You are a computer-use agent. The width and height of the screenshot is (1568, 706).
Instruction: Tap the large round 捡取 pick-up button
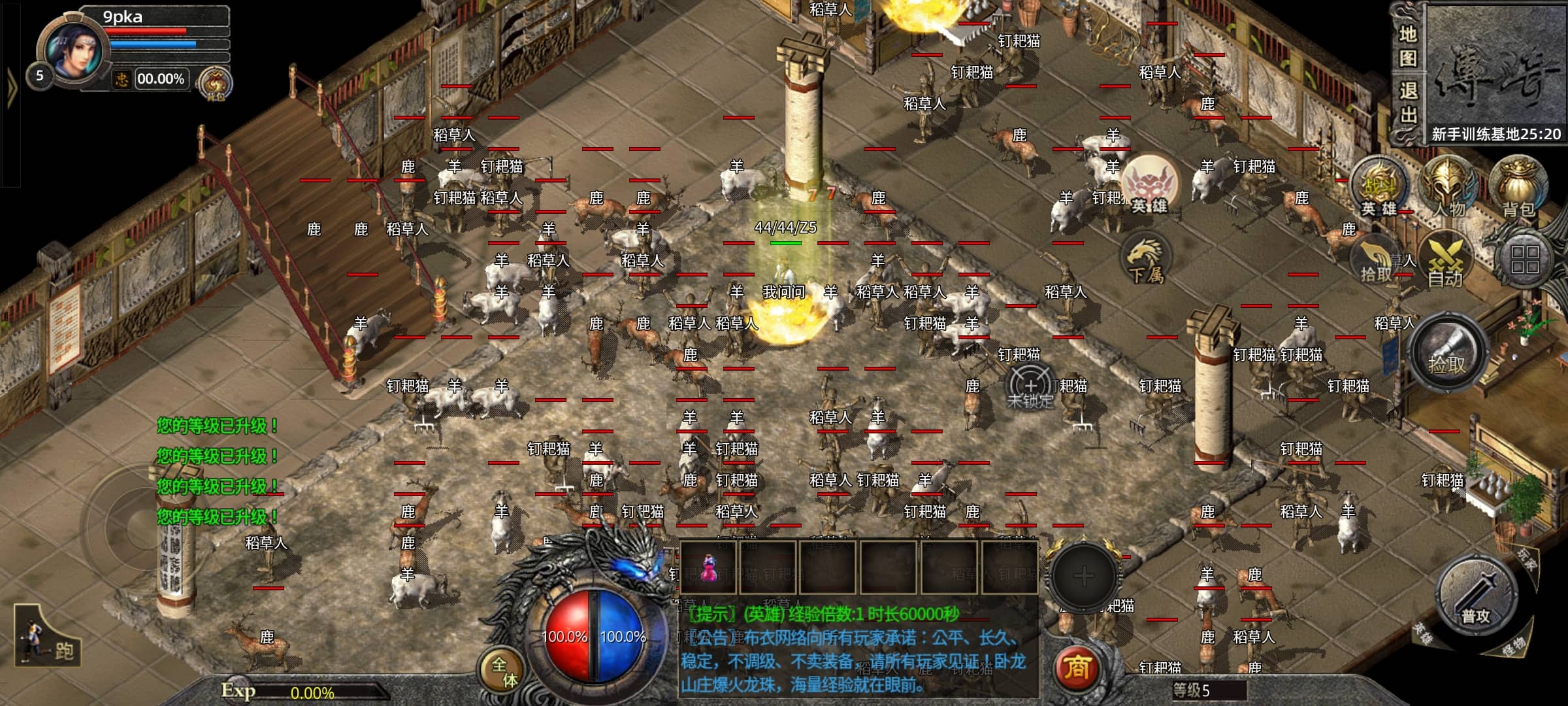click(1447, 355)
